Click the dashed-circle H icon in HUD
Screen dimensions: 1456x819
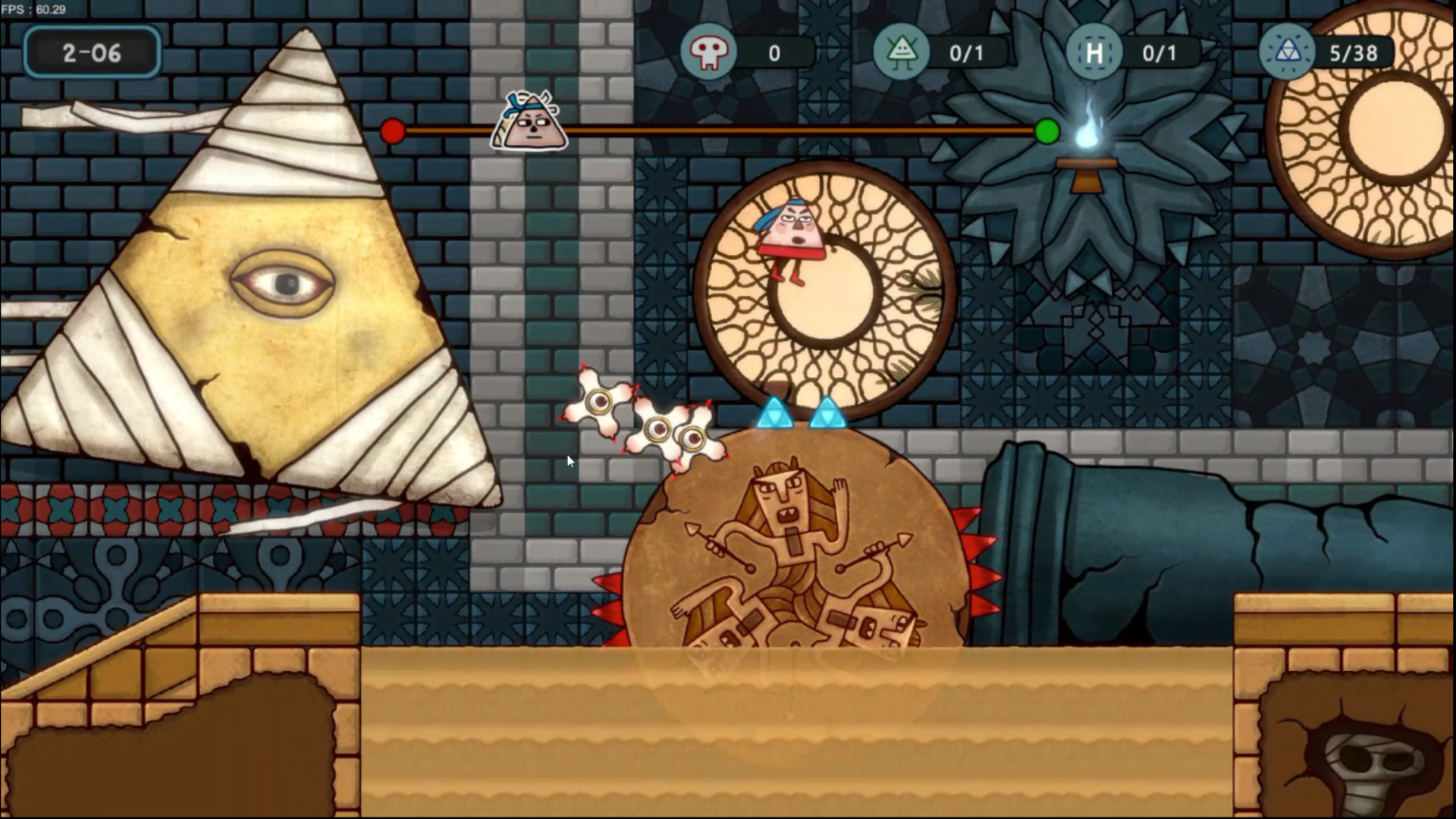click(1094, 50)
